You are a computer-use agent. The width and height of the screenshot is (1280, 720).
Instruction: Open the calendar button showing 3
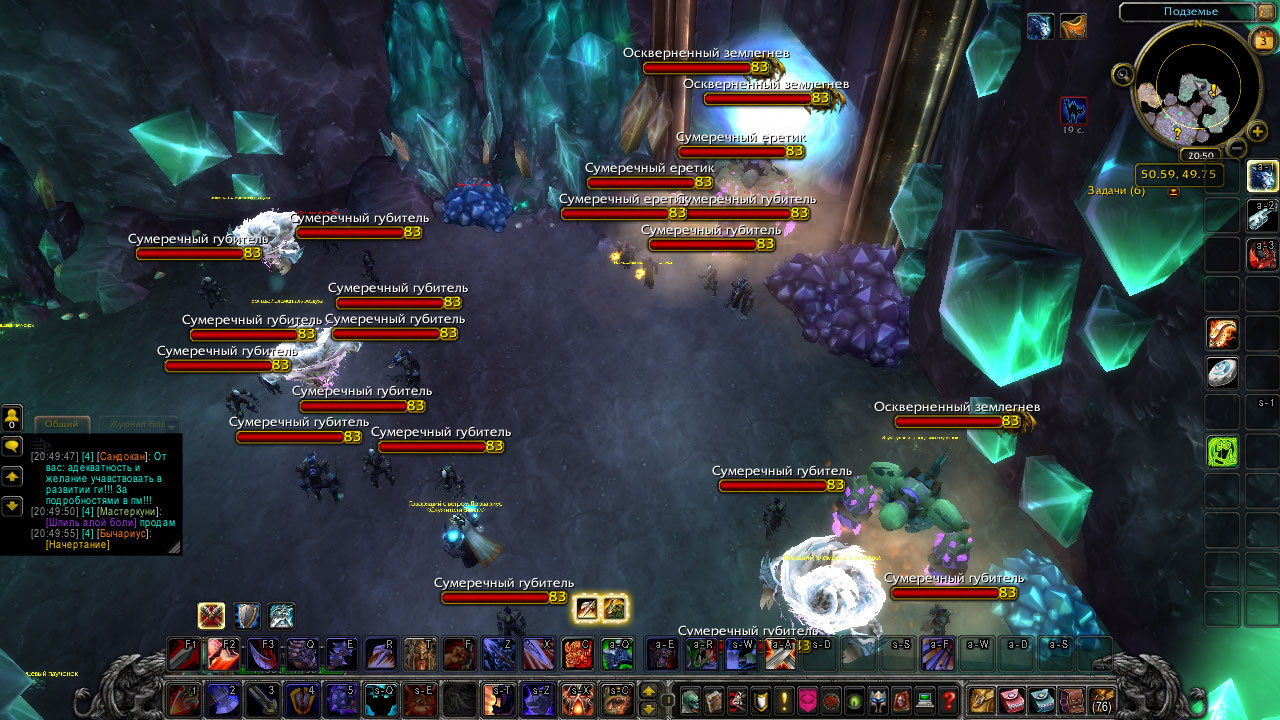[1263, 41]
